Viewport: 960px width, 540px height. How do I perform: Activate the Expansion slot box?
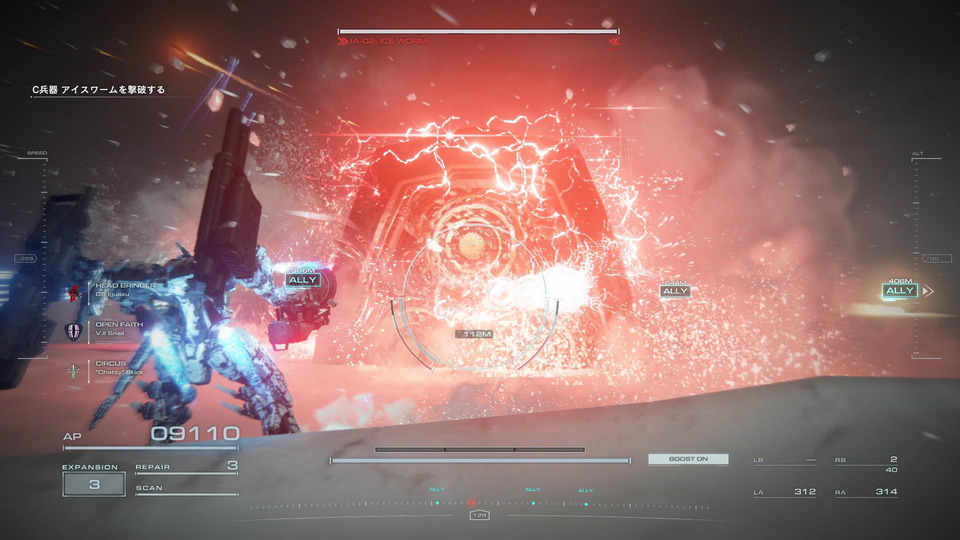(94, 484)
